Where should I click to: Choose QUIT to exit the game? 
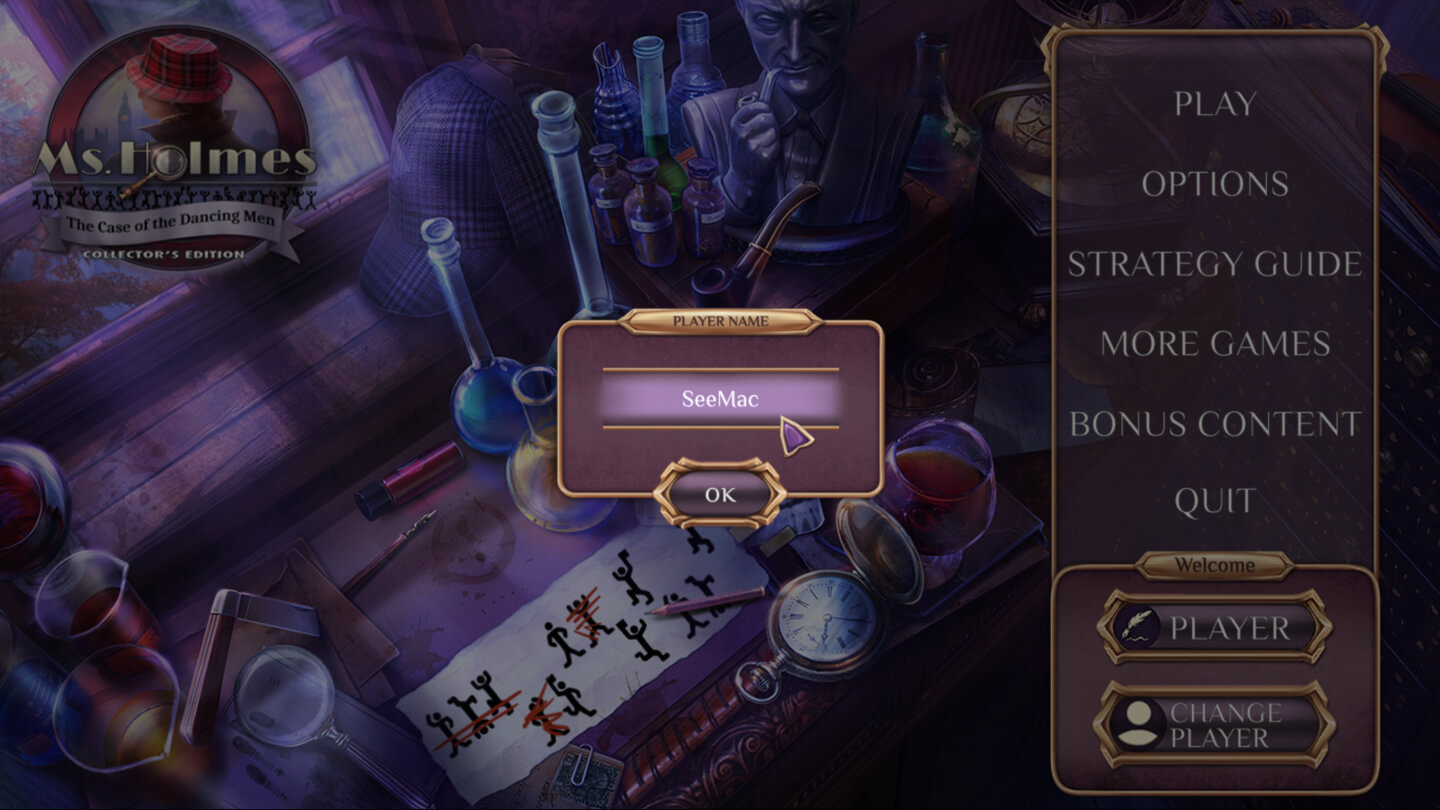coord(1215,501)
